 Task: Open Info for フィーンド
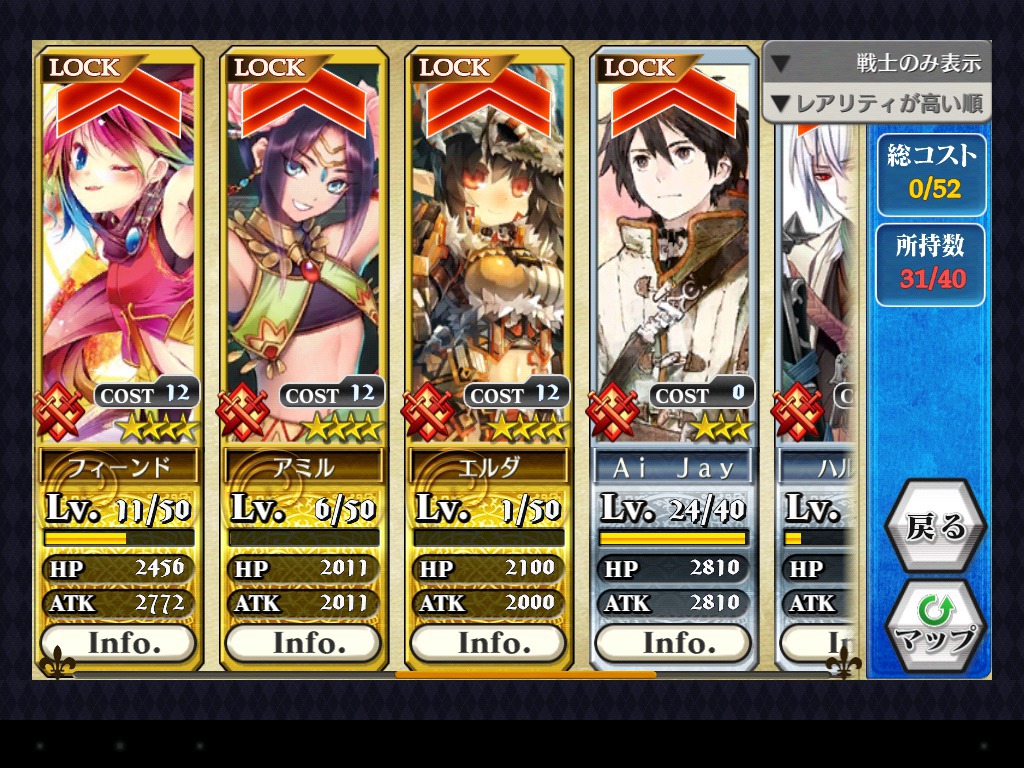pos(118,643)
